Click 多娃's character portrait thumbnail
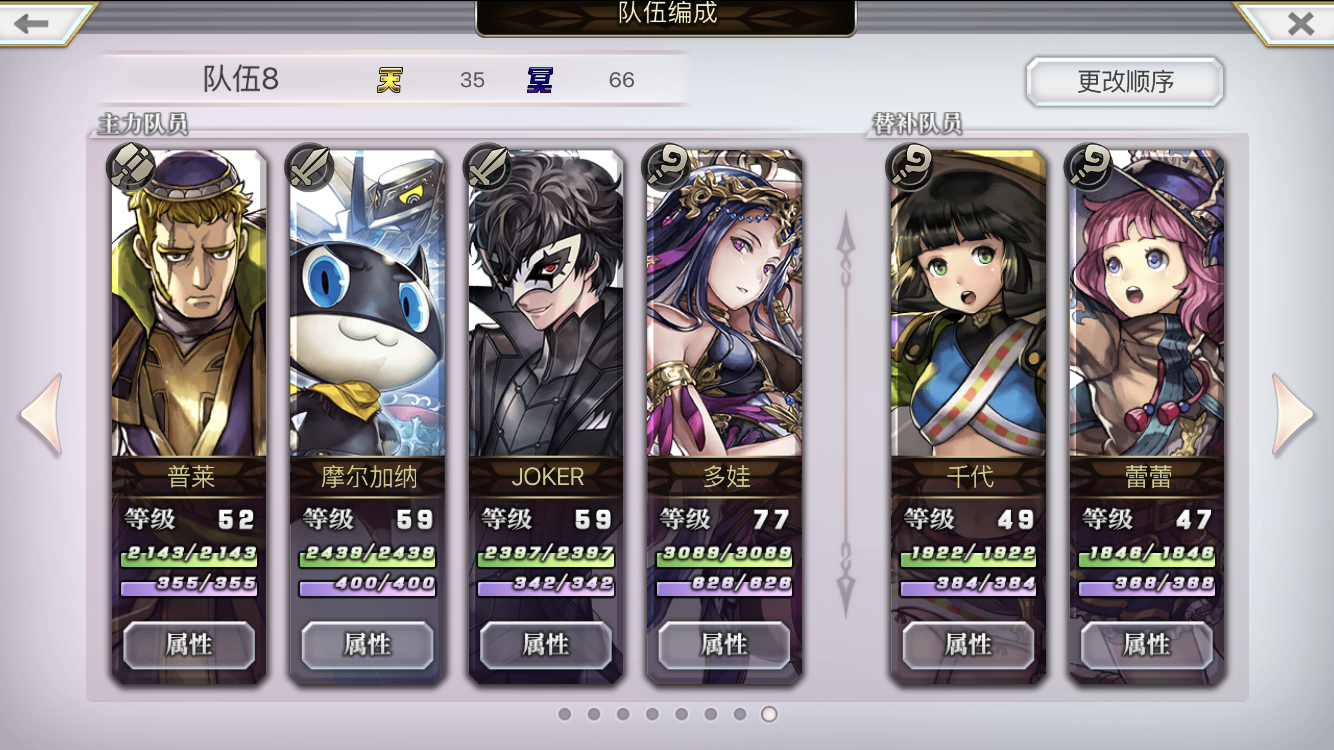The image size is (1334, 750). point(724,300)
